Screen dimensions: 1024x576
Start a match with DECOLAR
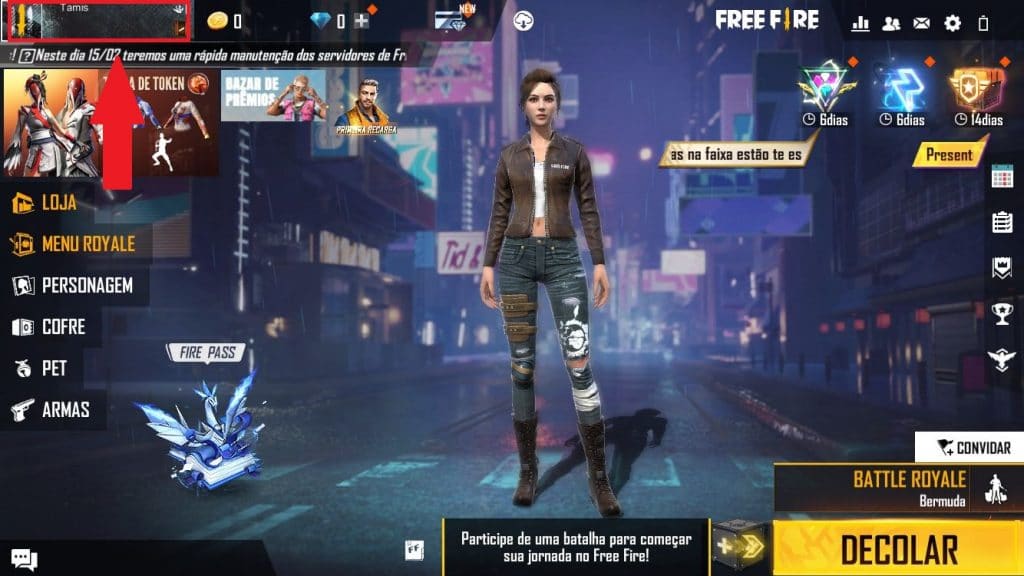pos(898,548)
